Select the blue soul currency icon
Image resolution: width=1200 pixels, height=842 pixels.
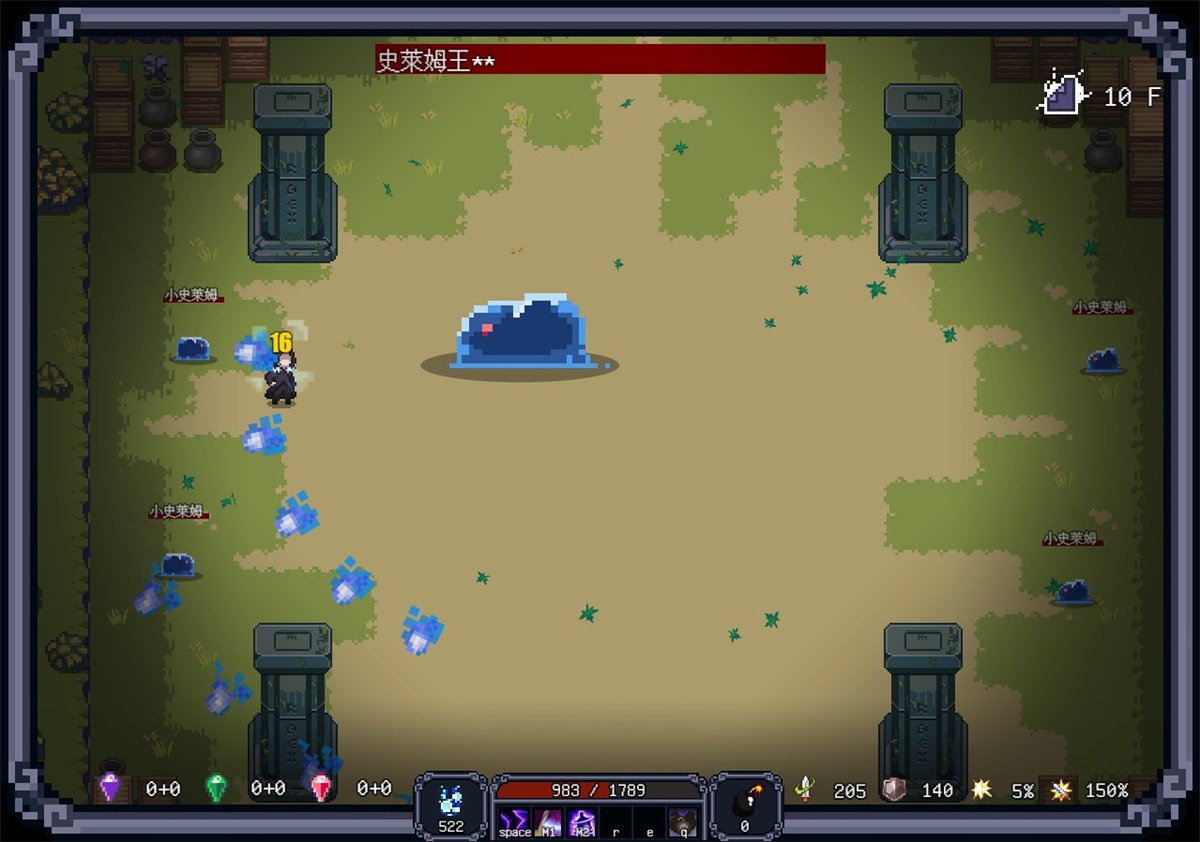tap(451, 800)
